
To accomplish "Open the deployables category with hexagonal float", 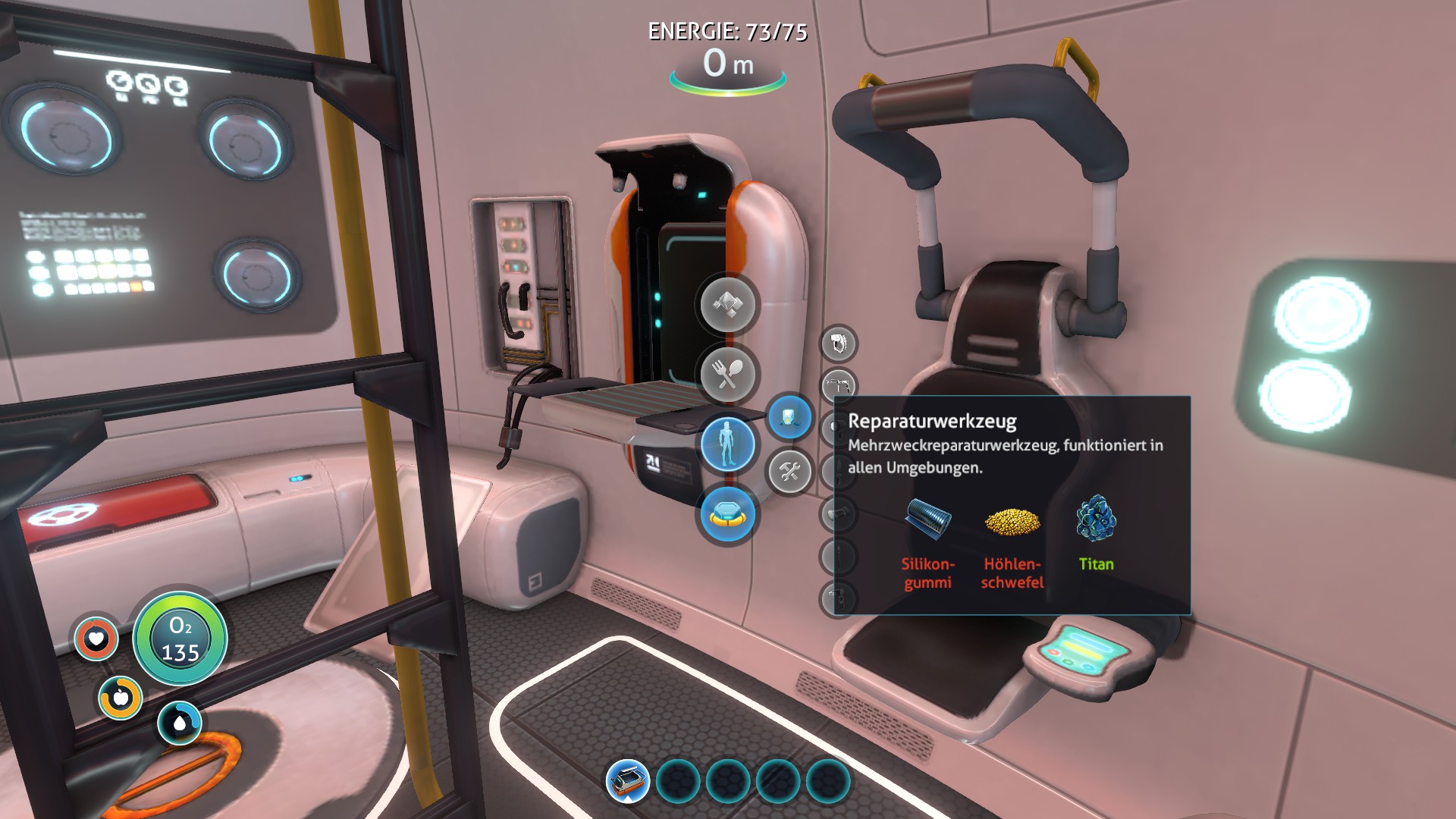I will [x=727, y=515].
